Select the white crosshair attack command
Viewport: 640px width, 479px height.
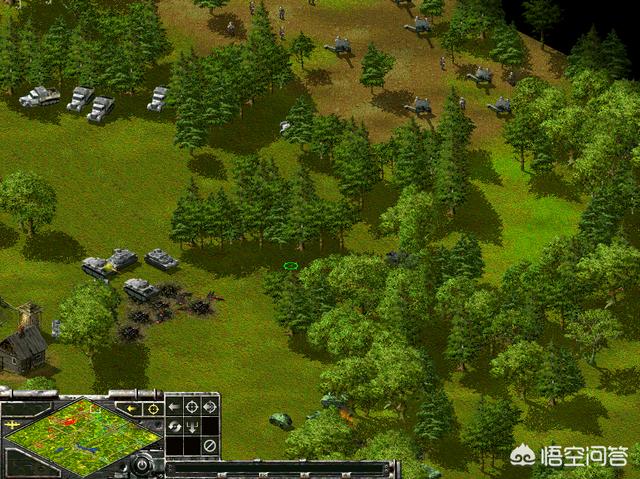[x=191, y=407]
